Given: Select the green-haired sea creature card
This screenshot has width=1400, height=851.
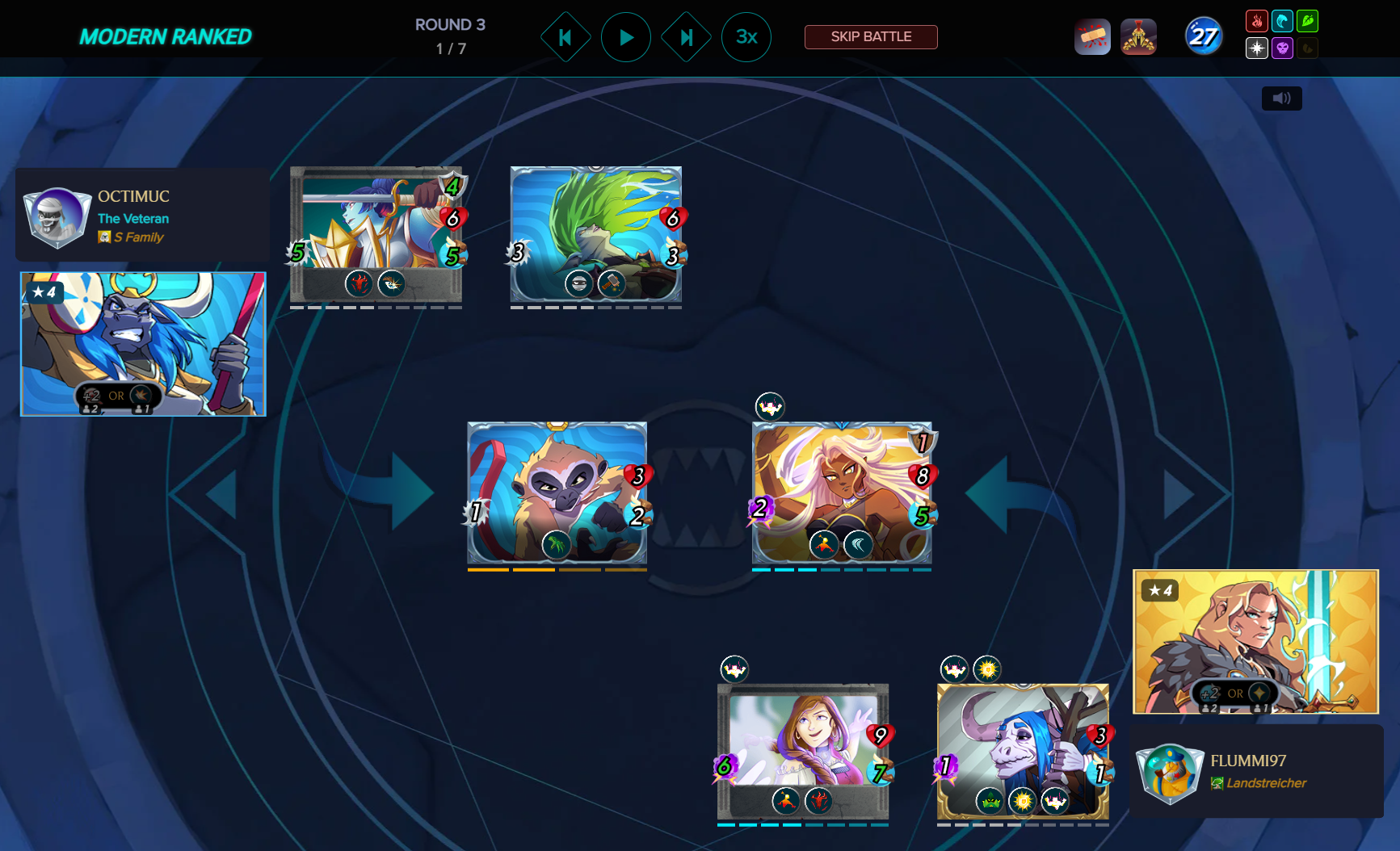Looking at the screenshot, I should pos(595,234).
